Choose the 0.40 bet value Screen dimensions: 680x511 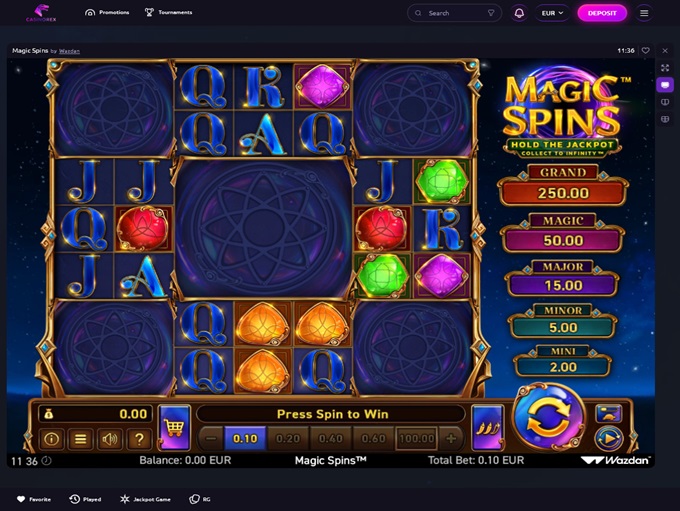coord(330,438)
